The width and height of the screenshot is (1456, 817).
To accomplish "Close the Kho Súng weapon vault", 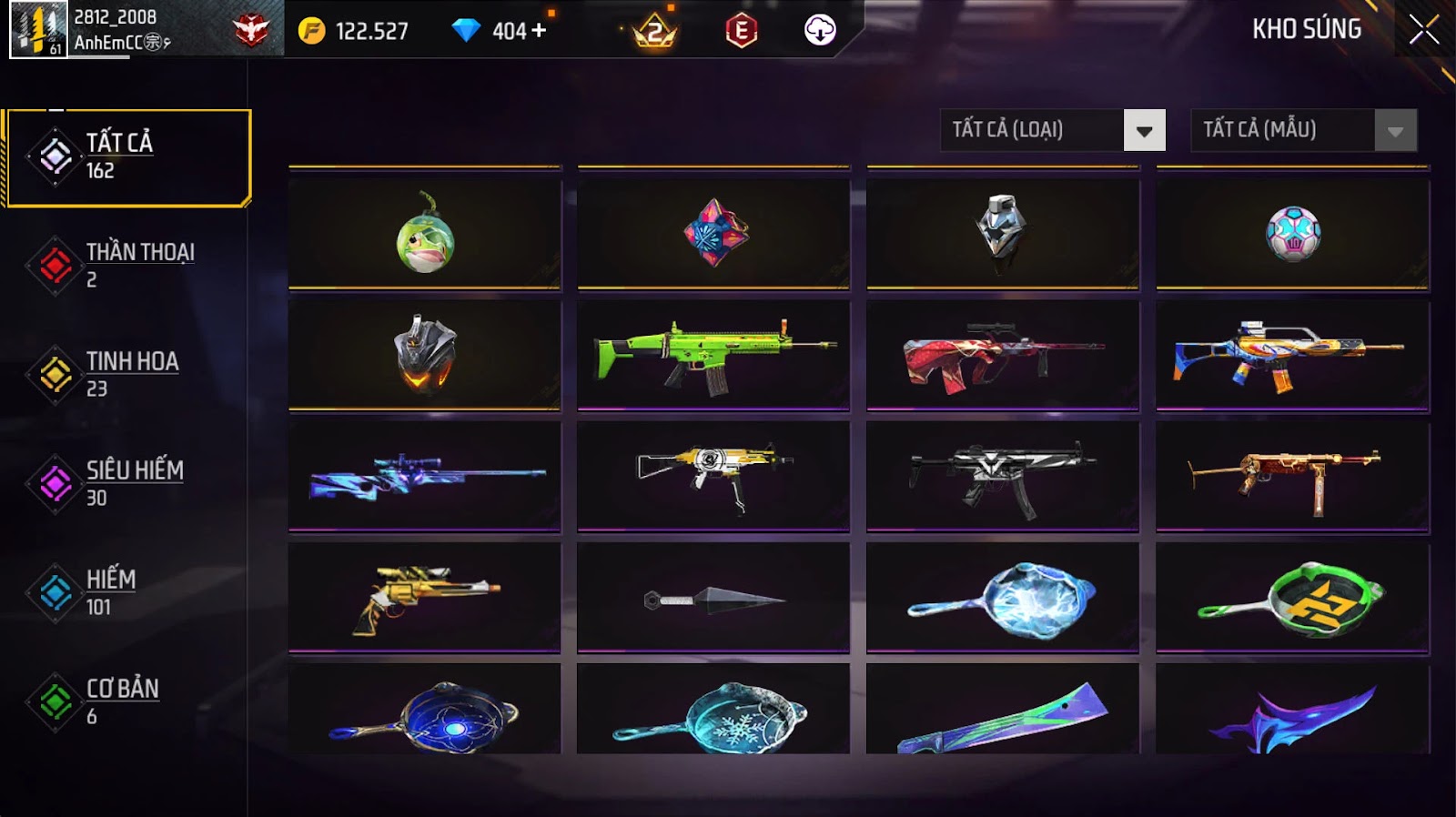I will coord(1424,30).
